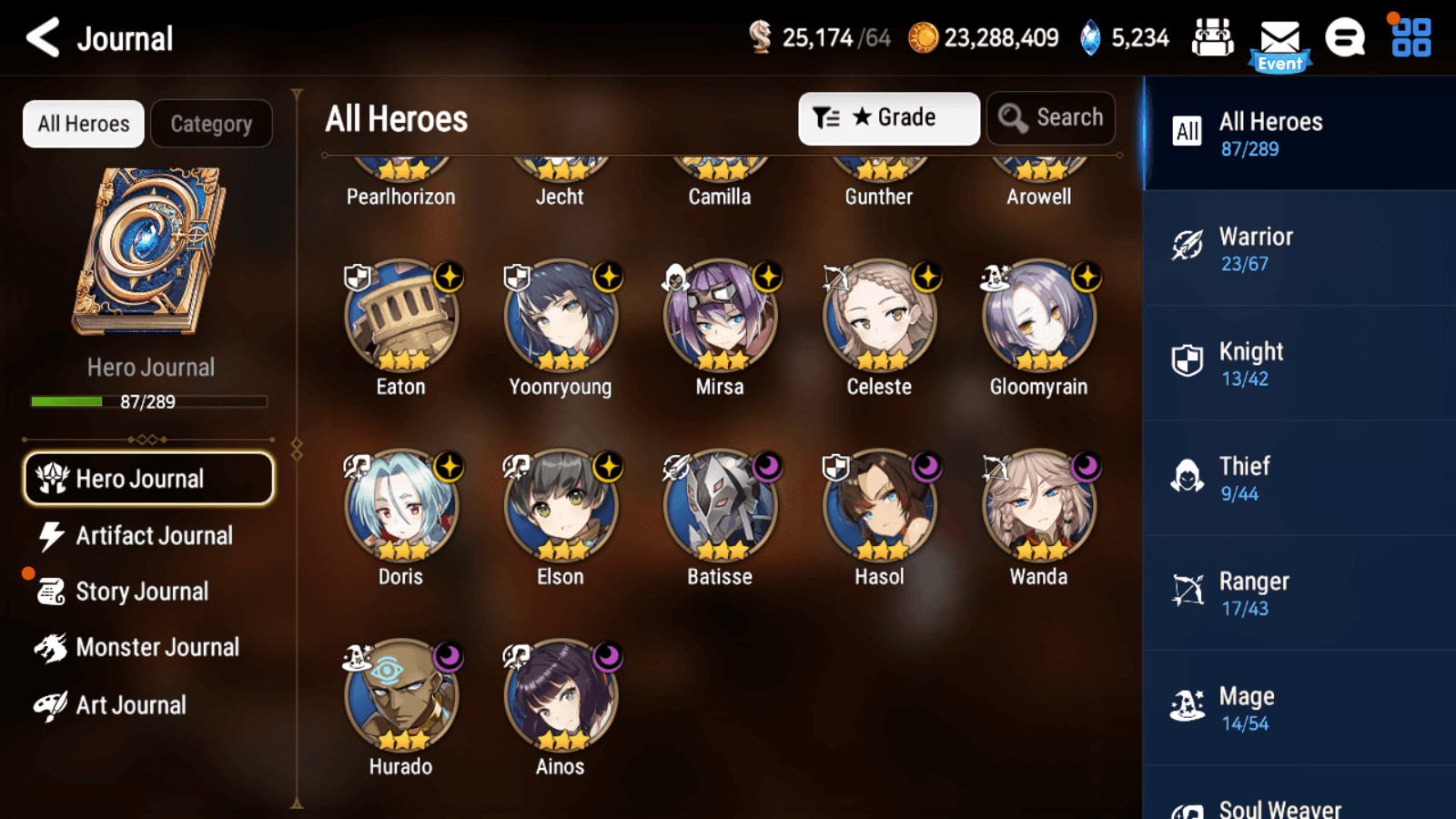The width and height of the screenshot is (1456, 819).
Task: Go back from the Journal screen
Action: (43, 38)
